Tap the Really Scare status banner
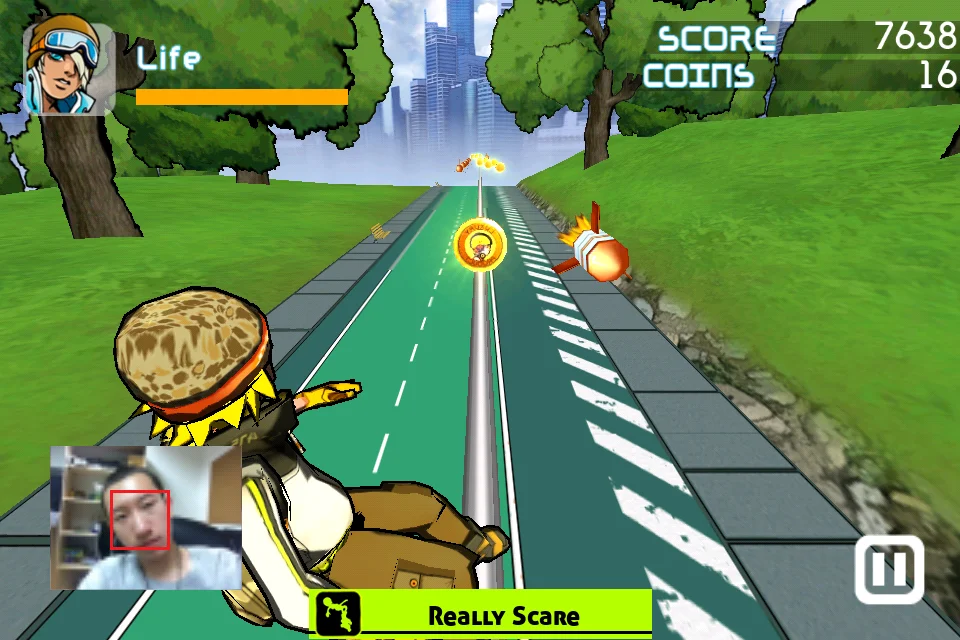This screenshot has height=640, width=960. pos(481,614)
